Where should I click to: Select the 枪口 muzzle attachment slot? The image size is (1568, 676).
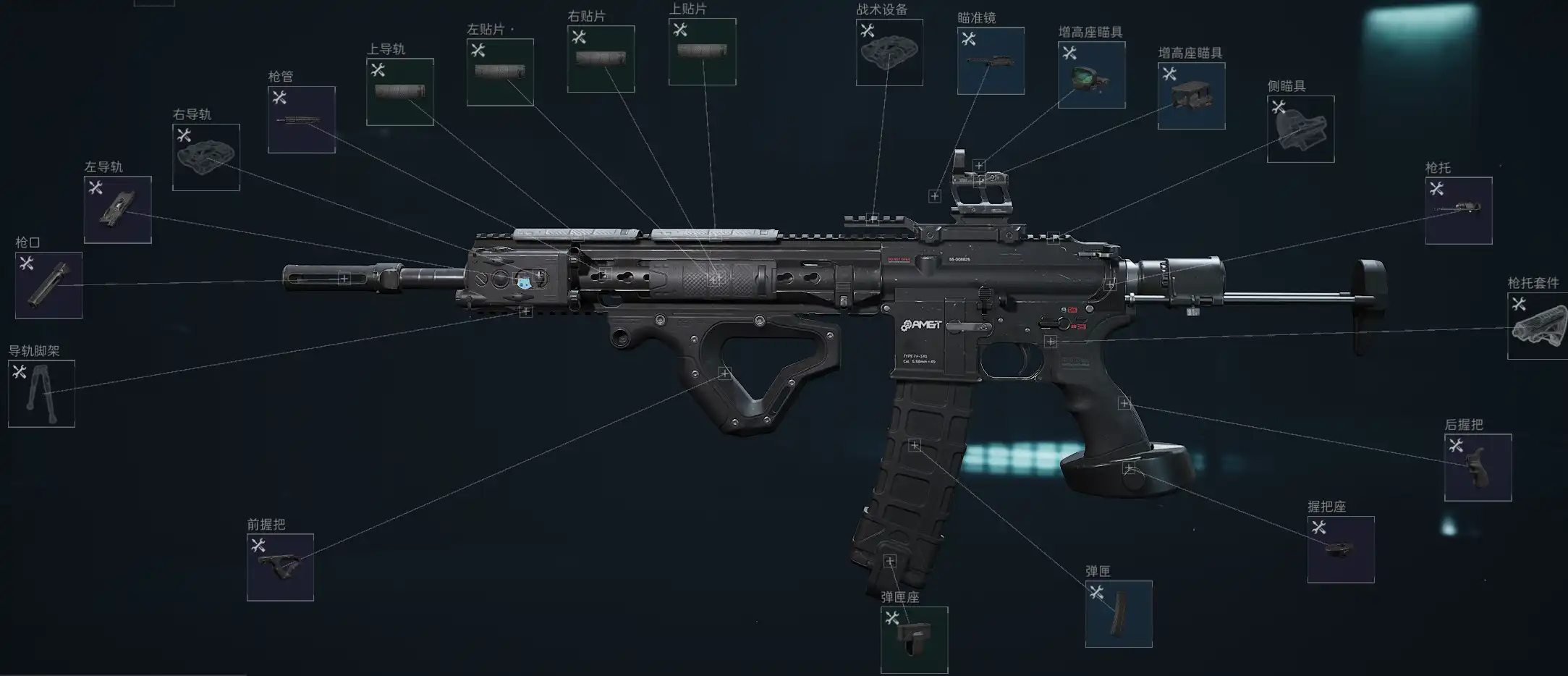[x=48, y=285]
